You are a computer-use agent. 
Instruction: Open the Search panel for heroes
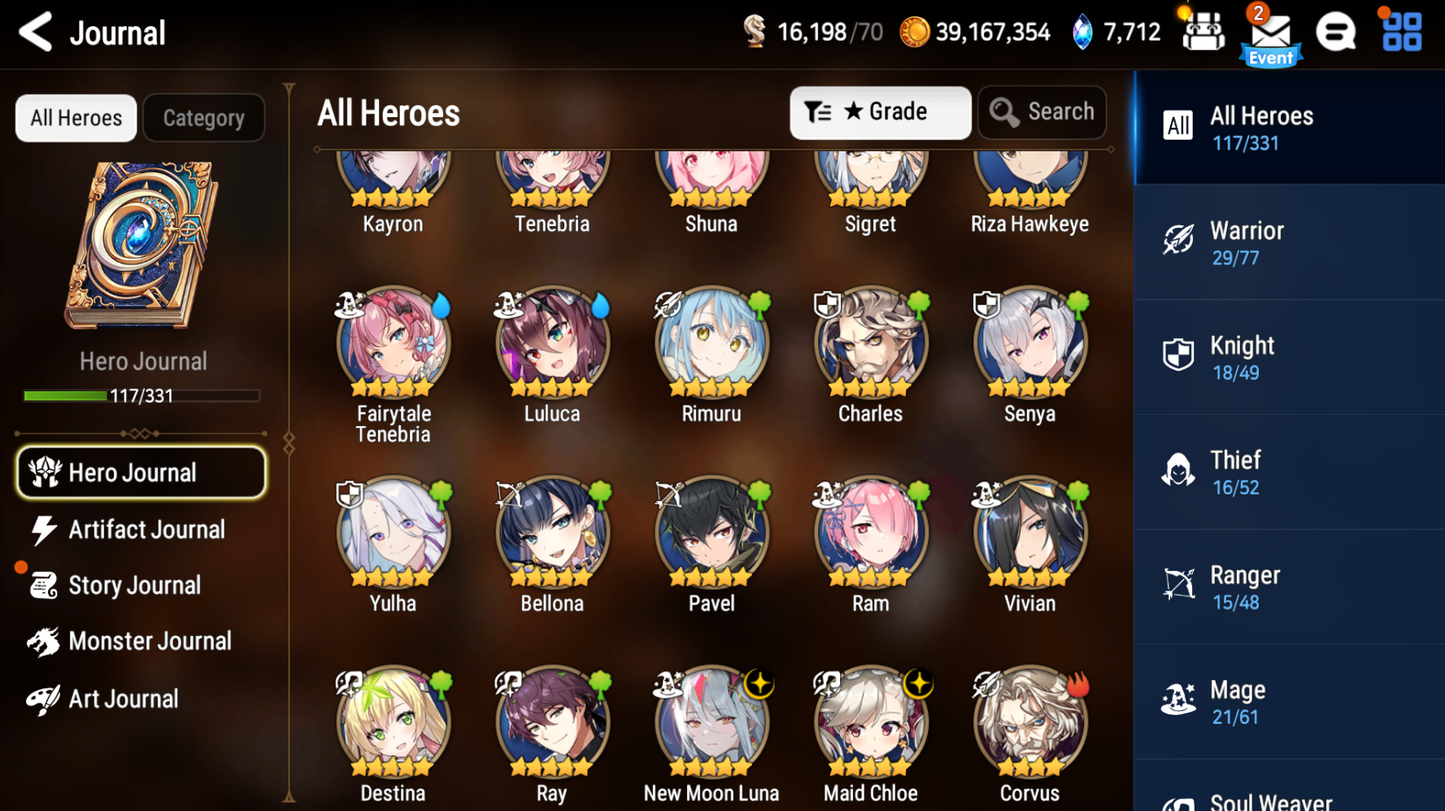(x=1041, y=112)
